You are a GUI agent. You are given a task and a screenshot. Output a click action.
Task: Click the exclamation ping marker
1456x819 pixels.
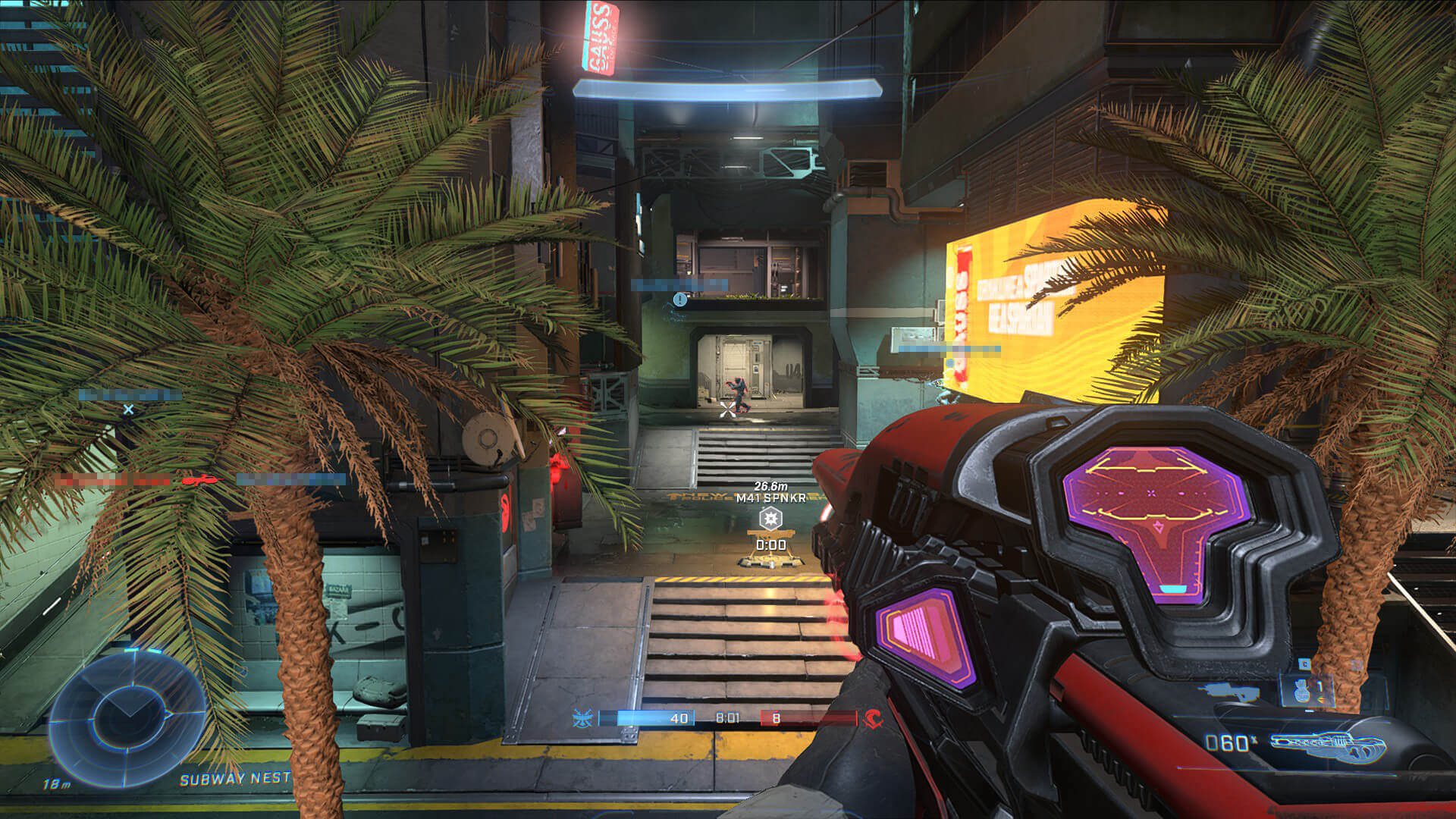point(680,300)
